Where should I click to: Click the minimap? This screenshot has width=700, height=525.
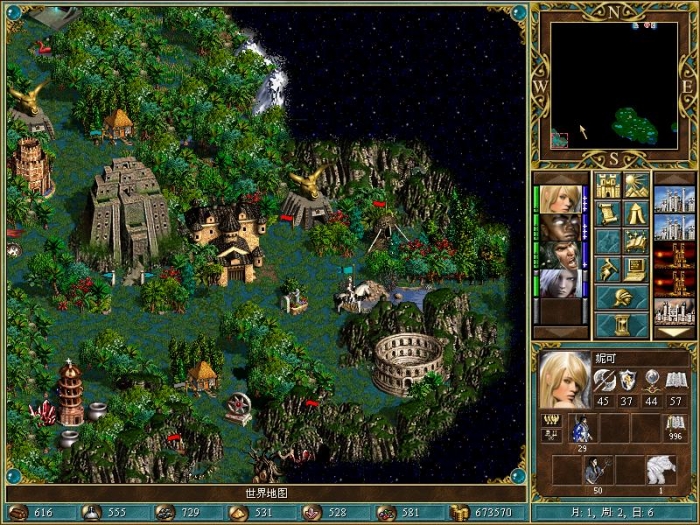coord(612,87)
